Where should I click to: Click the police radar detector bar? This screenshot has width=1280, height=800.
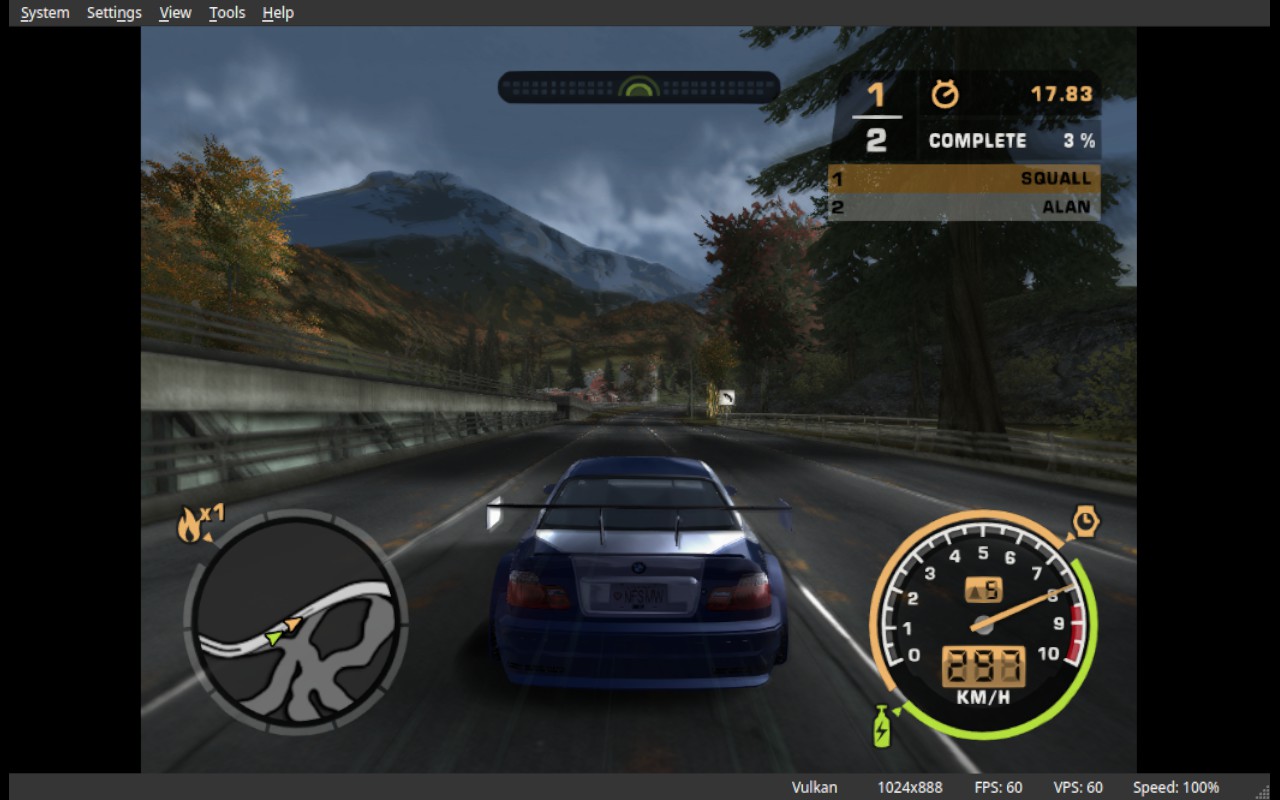[638, 87]
